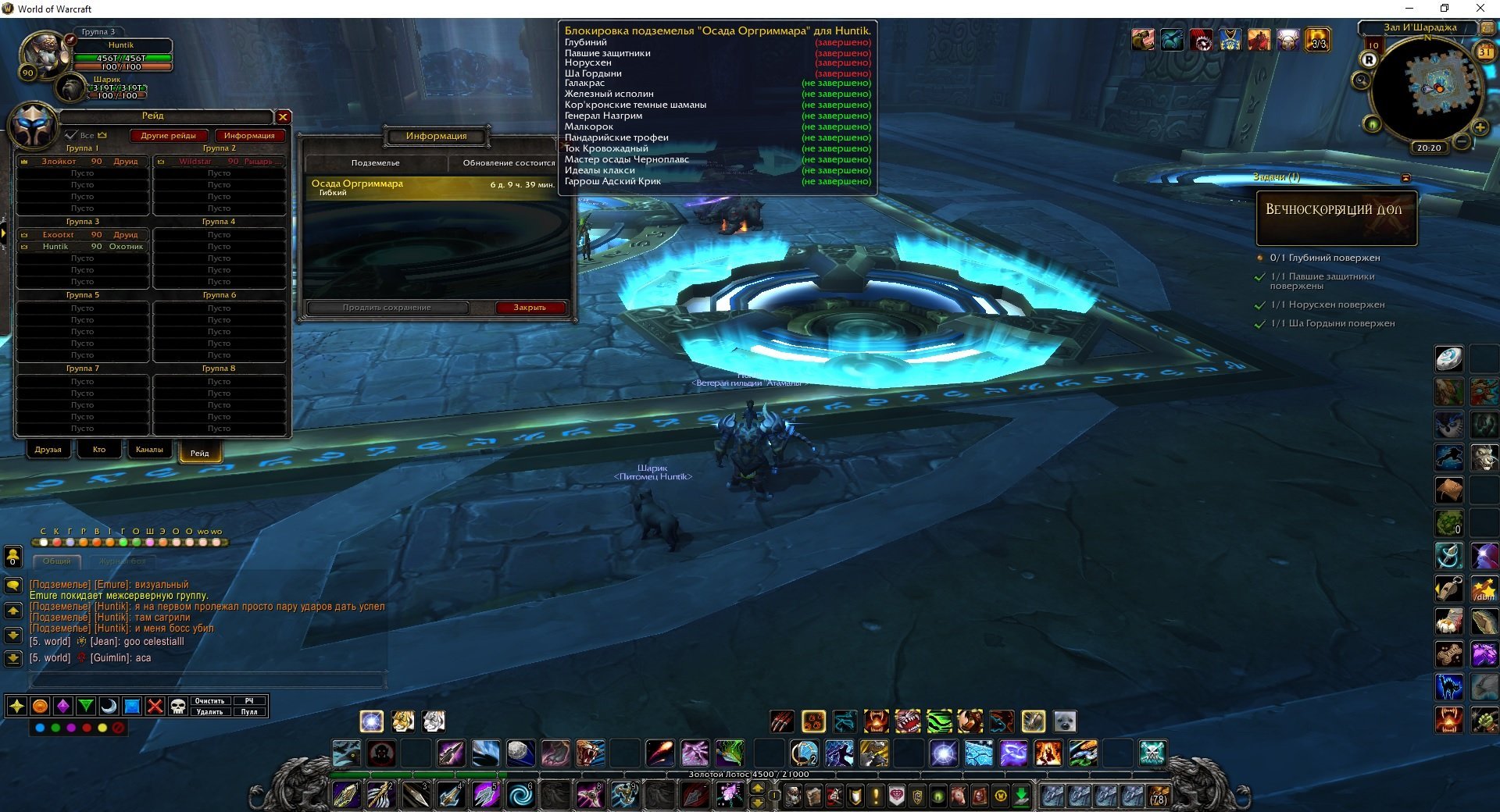Screen dimensions: 1500x812
Task: Click the Huntik player portrait
Action: 44,55
